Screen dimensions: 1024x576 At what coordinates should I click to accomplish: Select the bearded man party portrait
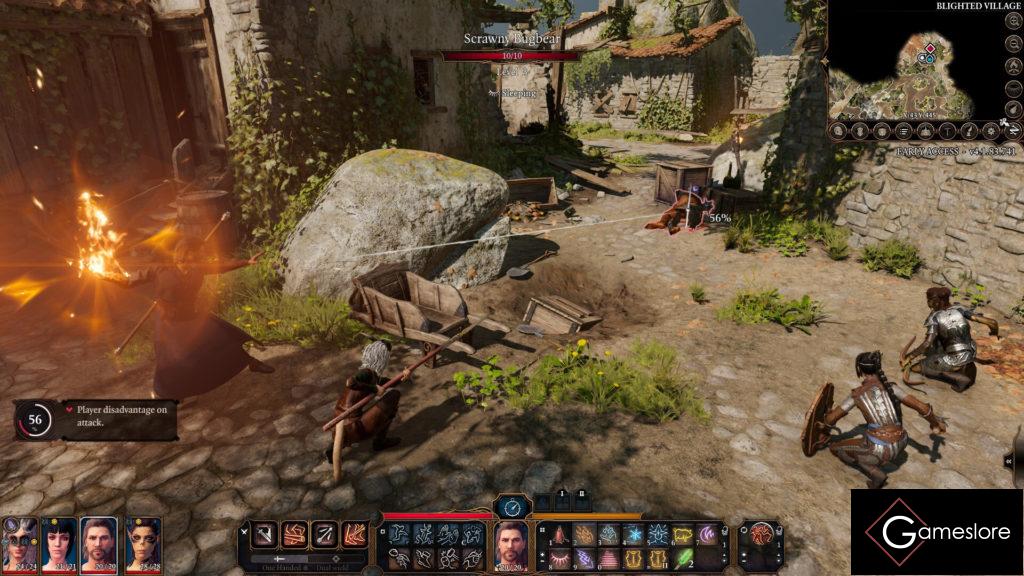tap(97, 541)
